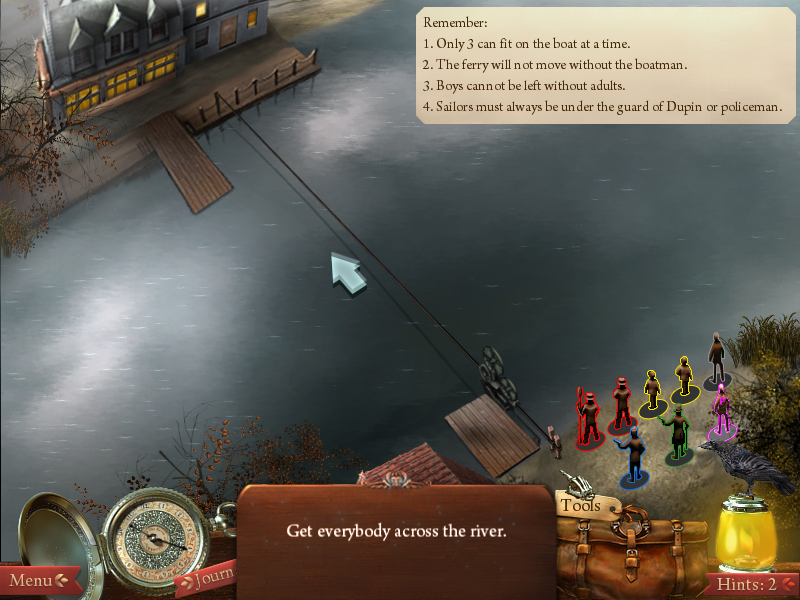This screenshot has height=600, width=800.
Task: Click the pocket watch dial
Action: (153, 539)
